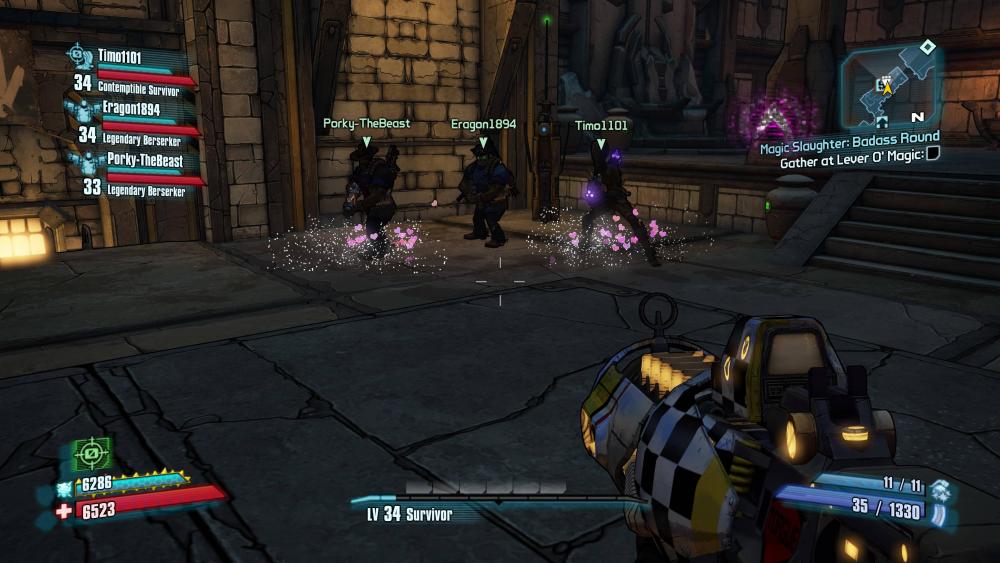Viewport: 1000px width, 563px height.
Task: Select Eragon1894 in the party list
Action: tap(129, 108)
